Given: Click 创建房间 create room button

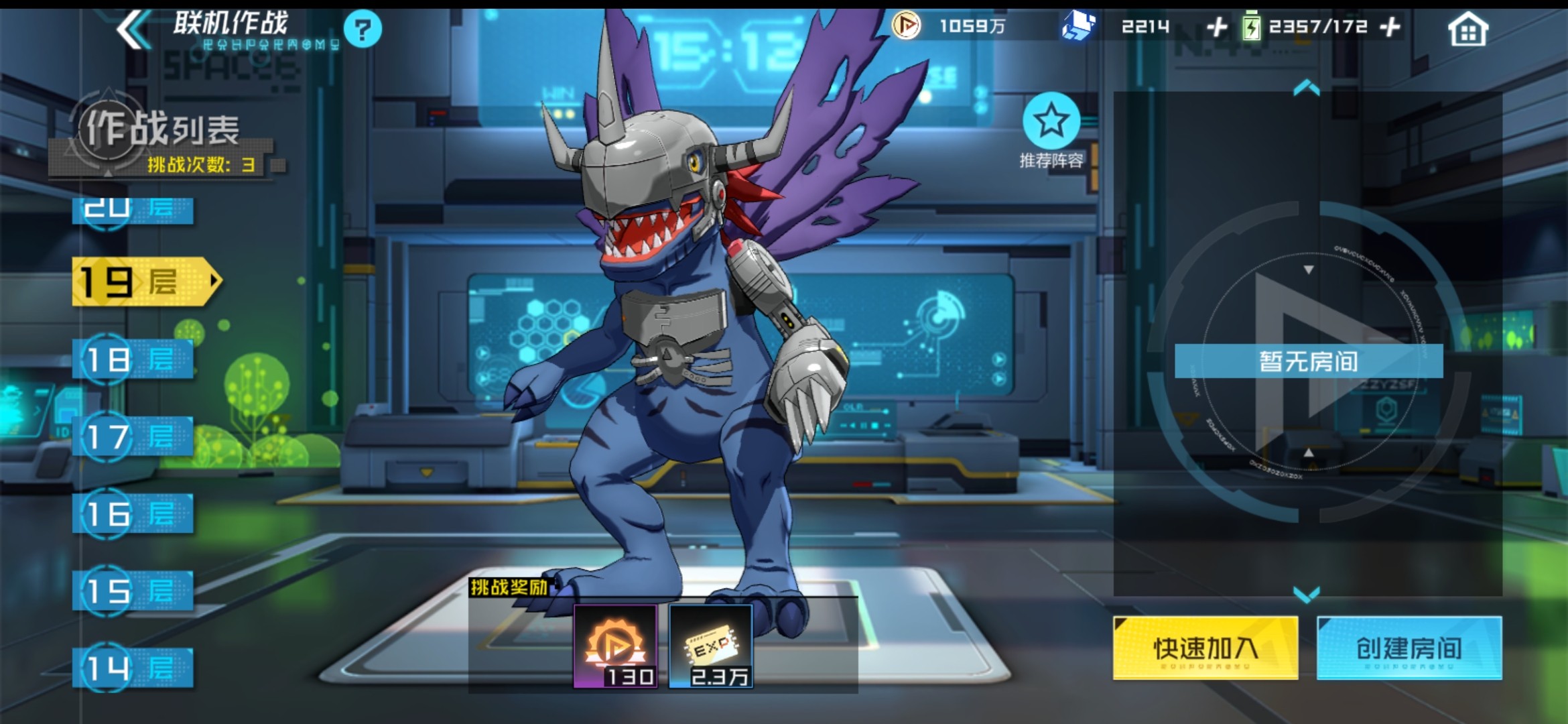Looking at the screenshot, I should [1409, 648].
